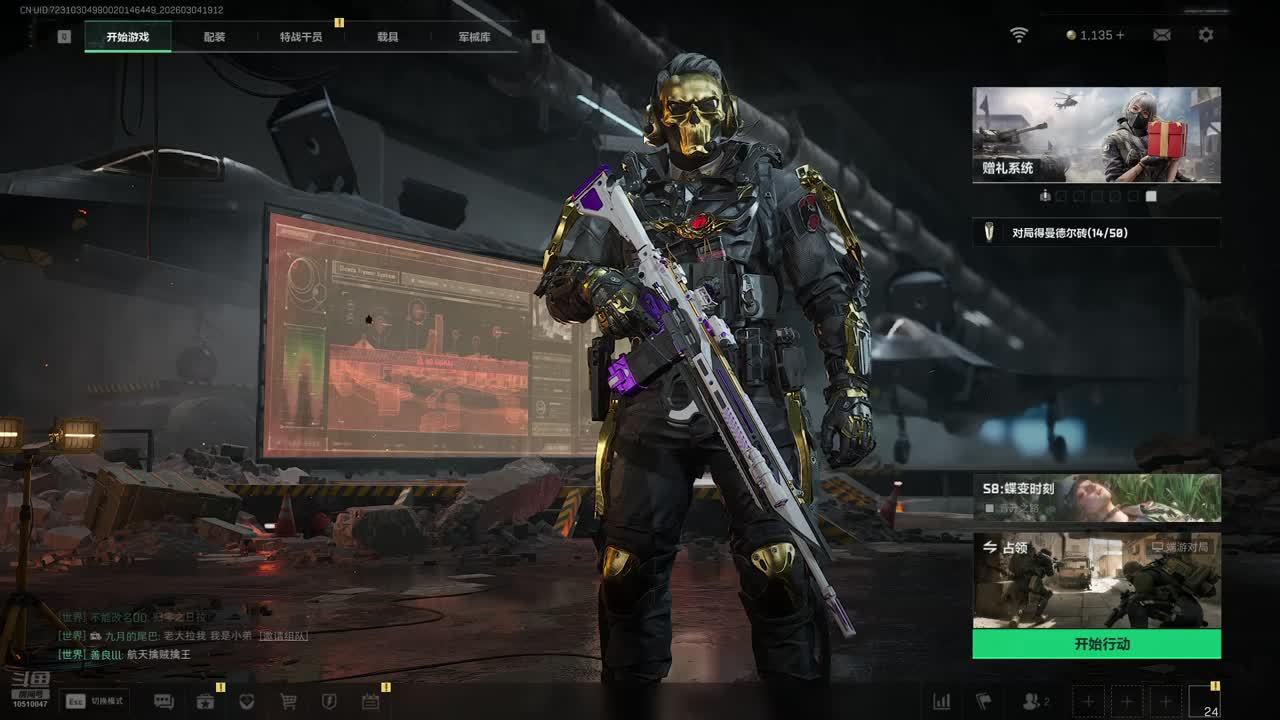
Task: Open the chat bubble icon
Action: (x=164, y=702)
